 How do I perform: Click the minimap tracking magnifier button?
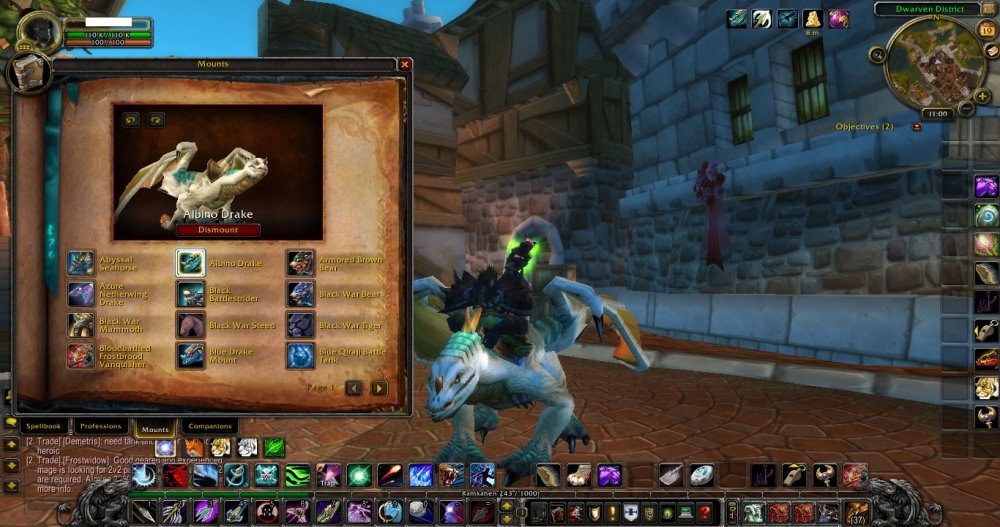pyautogui.click(x=878, y=54)
